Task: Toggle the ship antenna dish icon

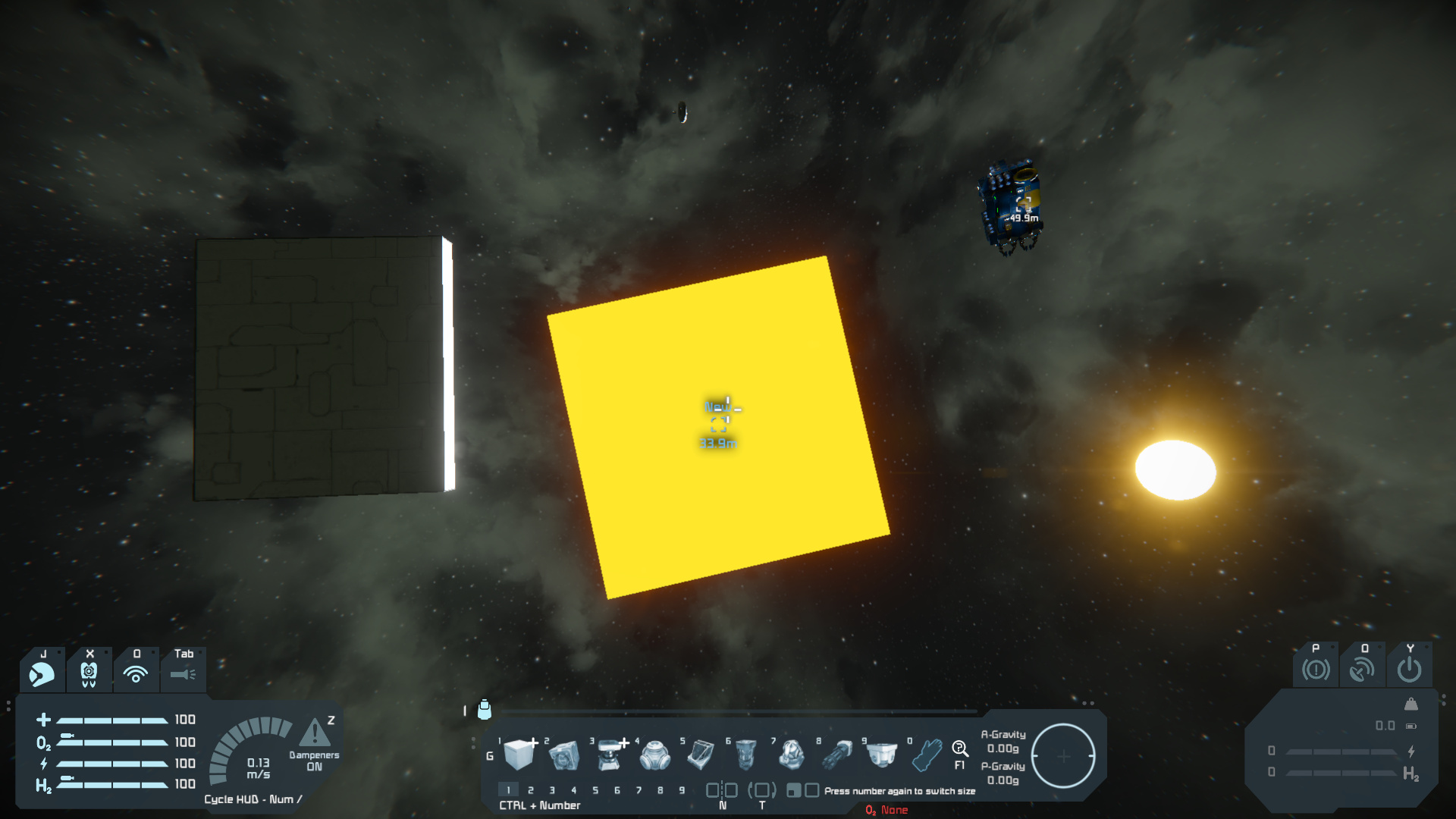Action: pyautogui.click(x=1362, y=670)
